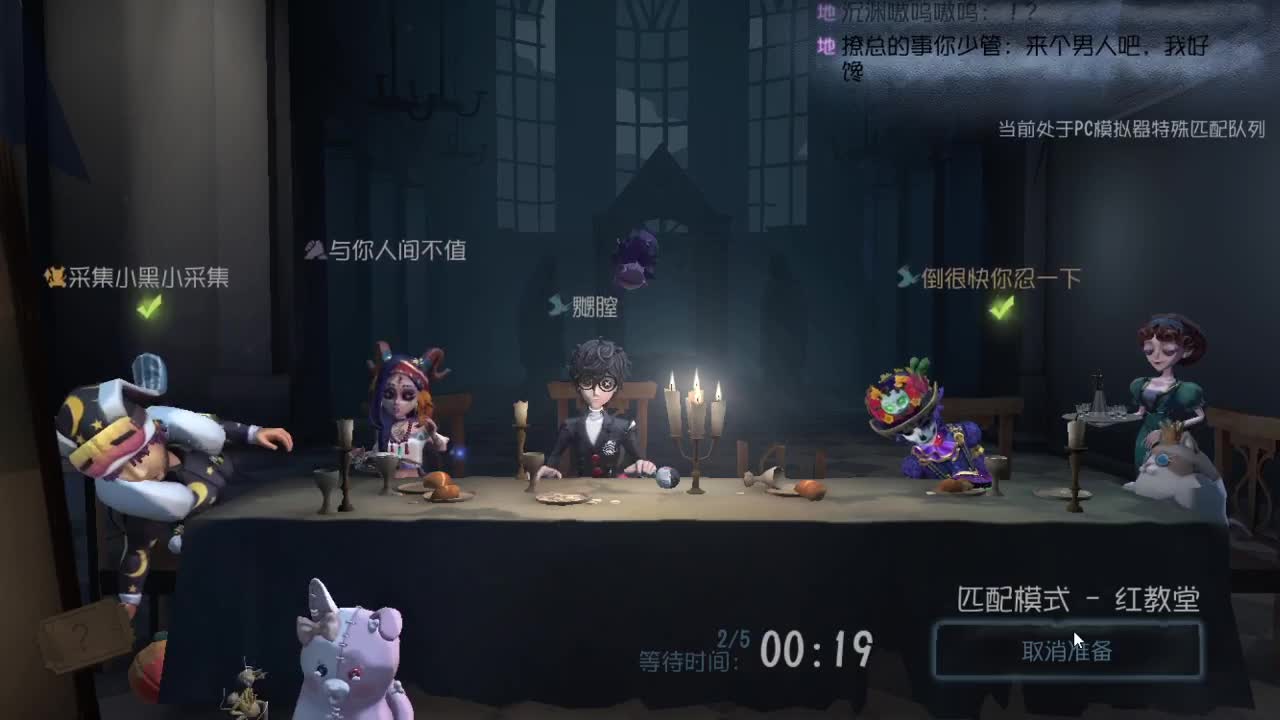Select the glasses-wearing character seated at table center
Screen dimensions: 1280x720
595,420
